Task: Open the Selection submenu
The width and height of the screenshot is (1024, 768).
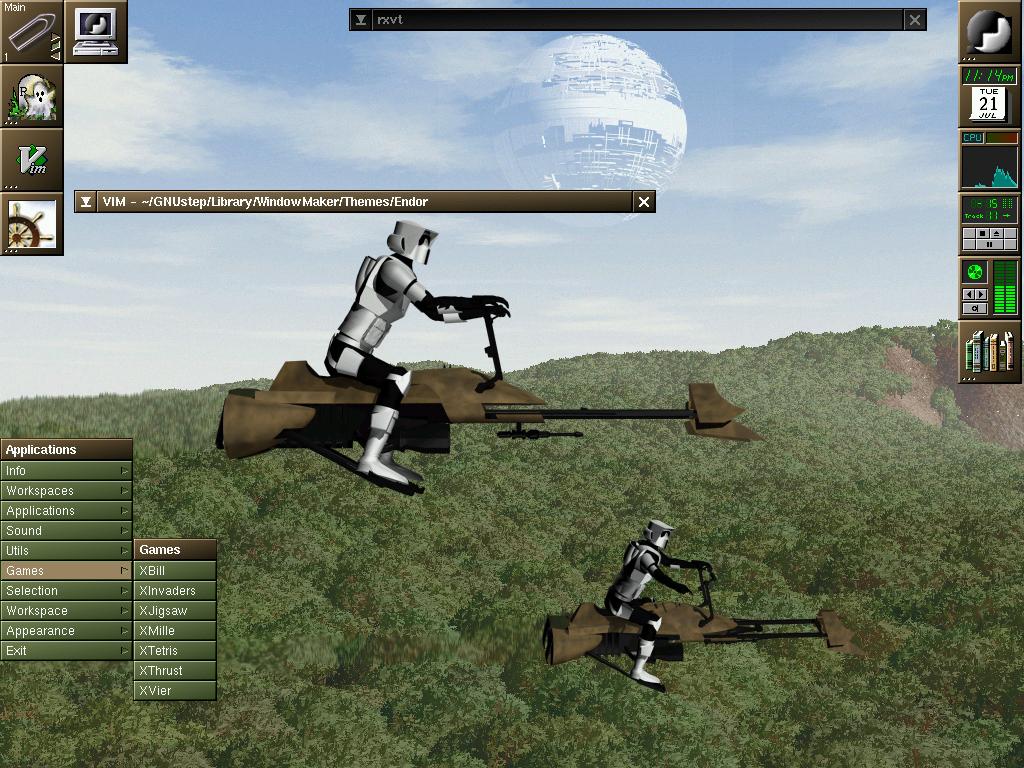Action: pyautogui.click(x=66, y=591)
